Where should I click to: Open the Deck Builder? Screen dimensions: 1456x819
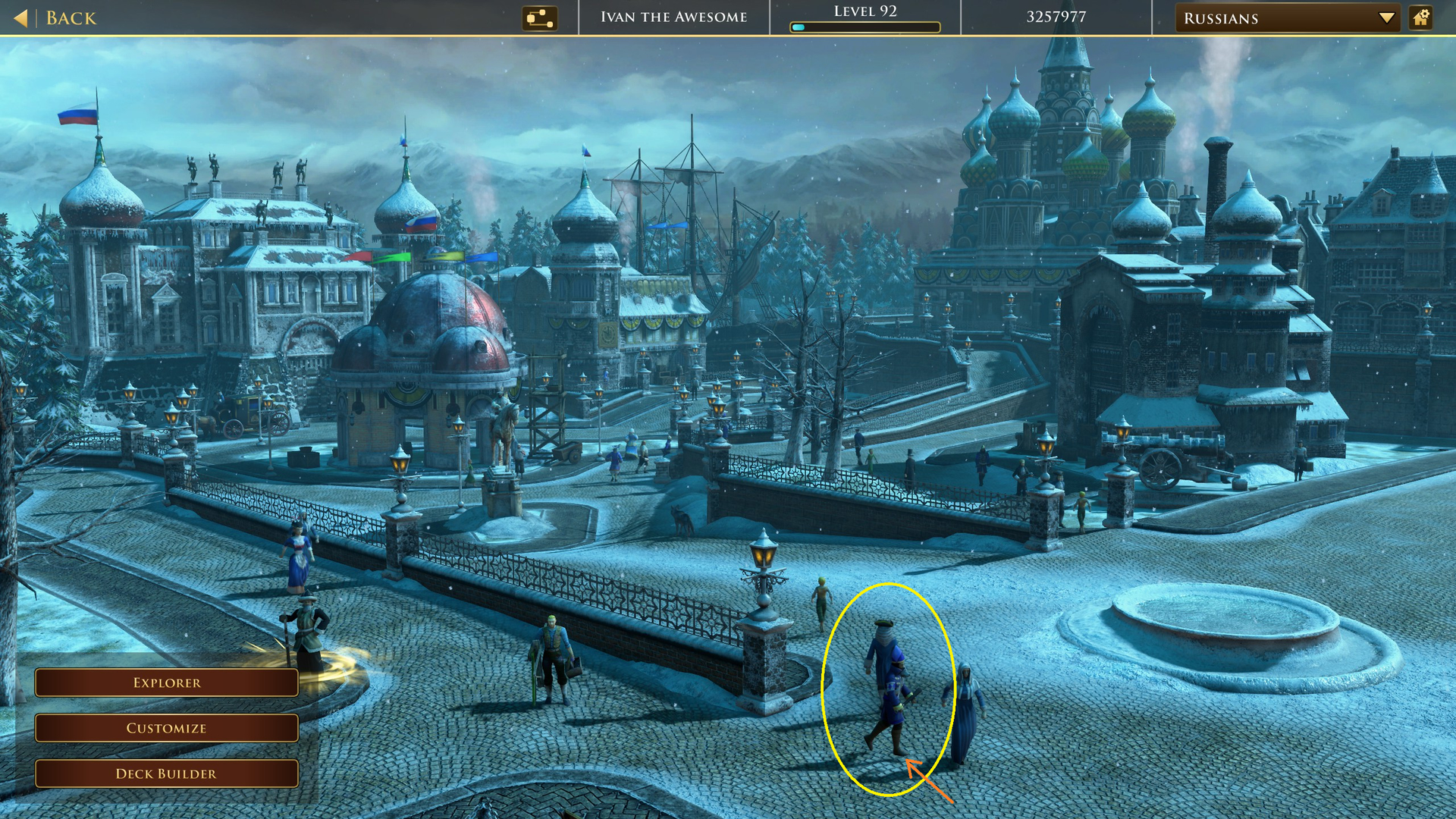(167, 773)
